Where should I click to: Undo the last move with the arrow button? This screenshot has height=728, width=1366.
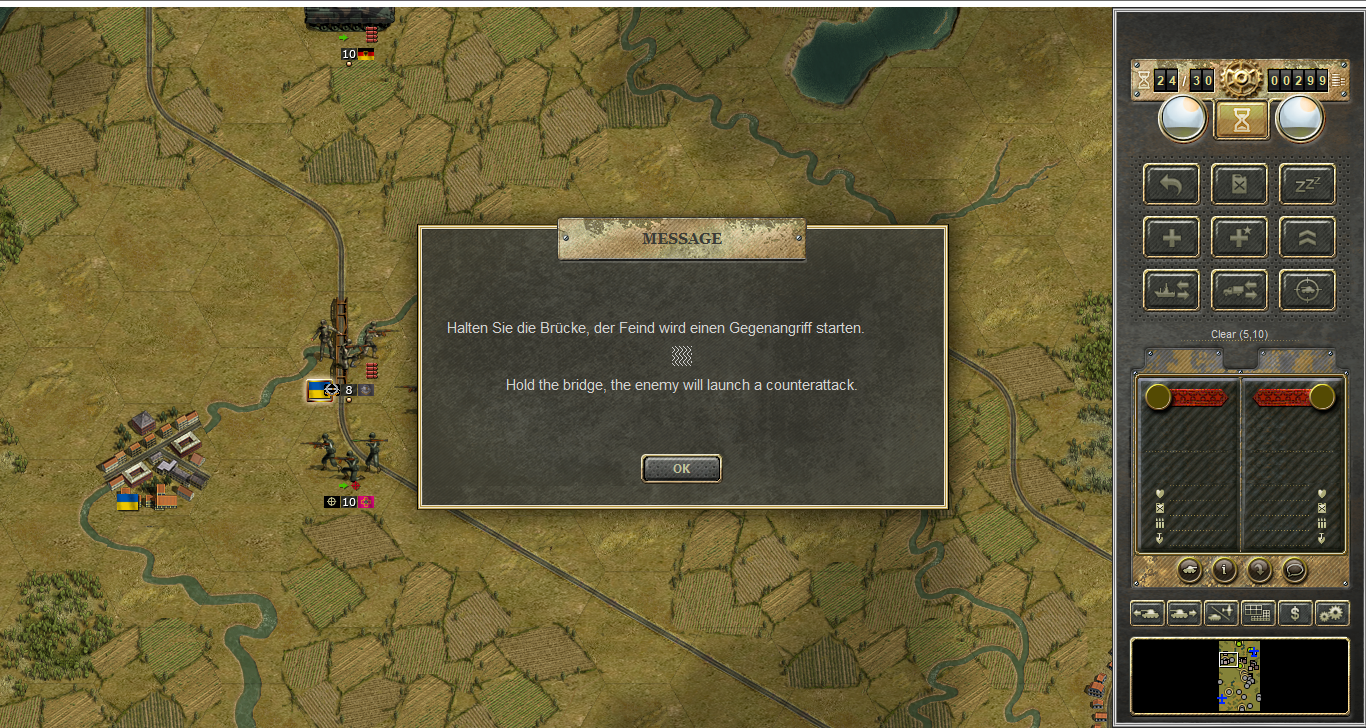[1171, 185]
